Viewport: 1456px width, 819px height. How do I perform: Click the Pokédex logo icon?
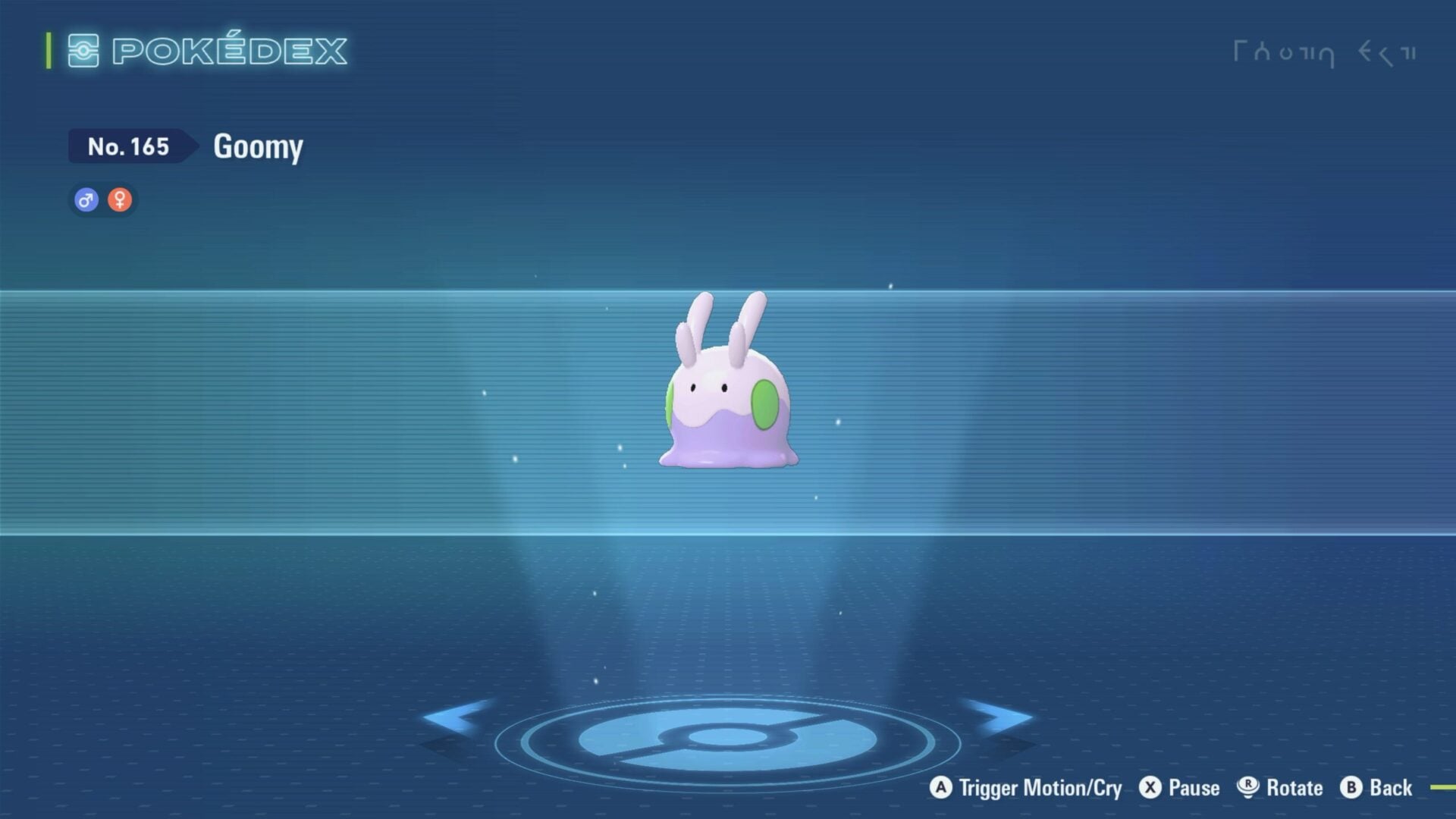click(82, 50)
